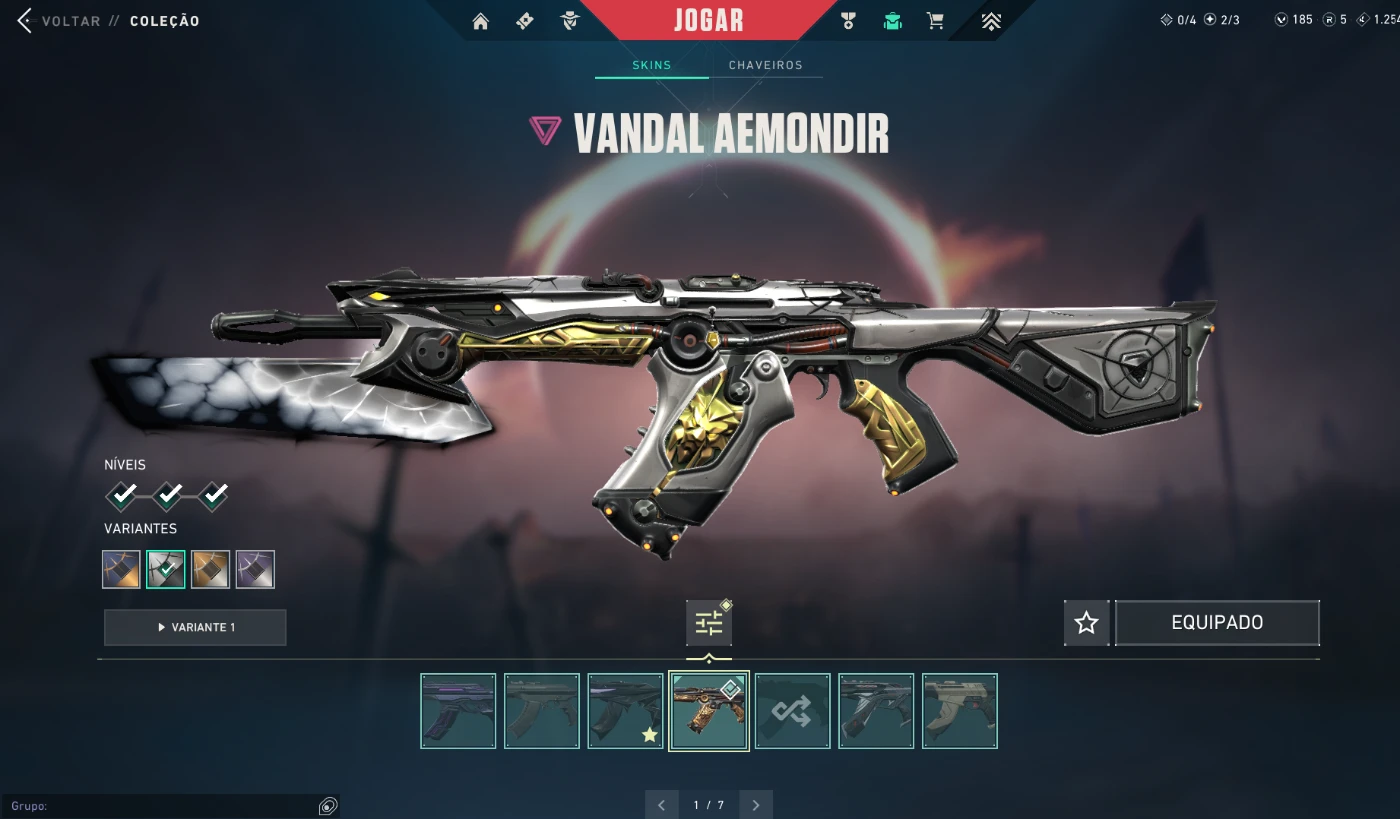Play the Variante 1 preview

pos(195,627)
